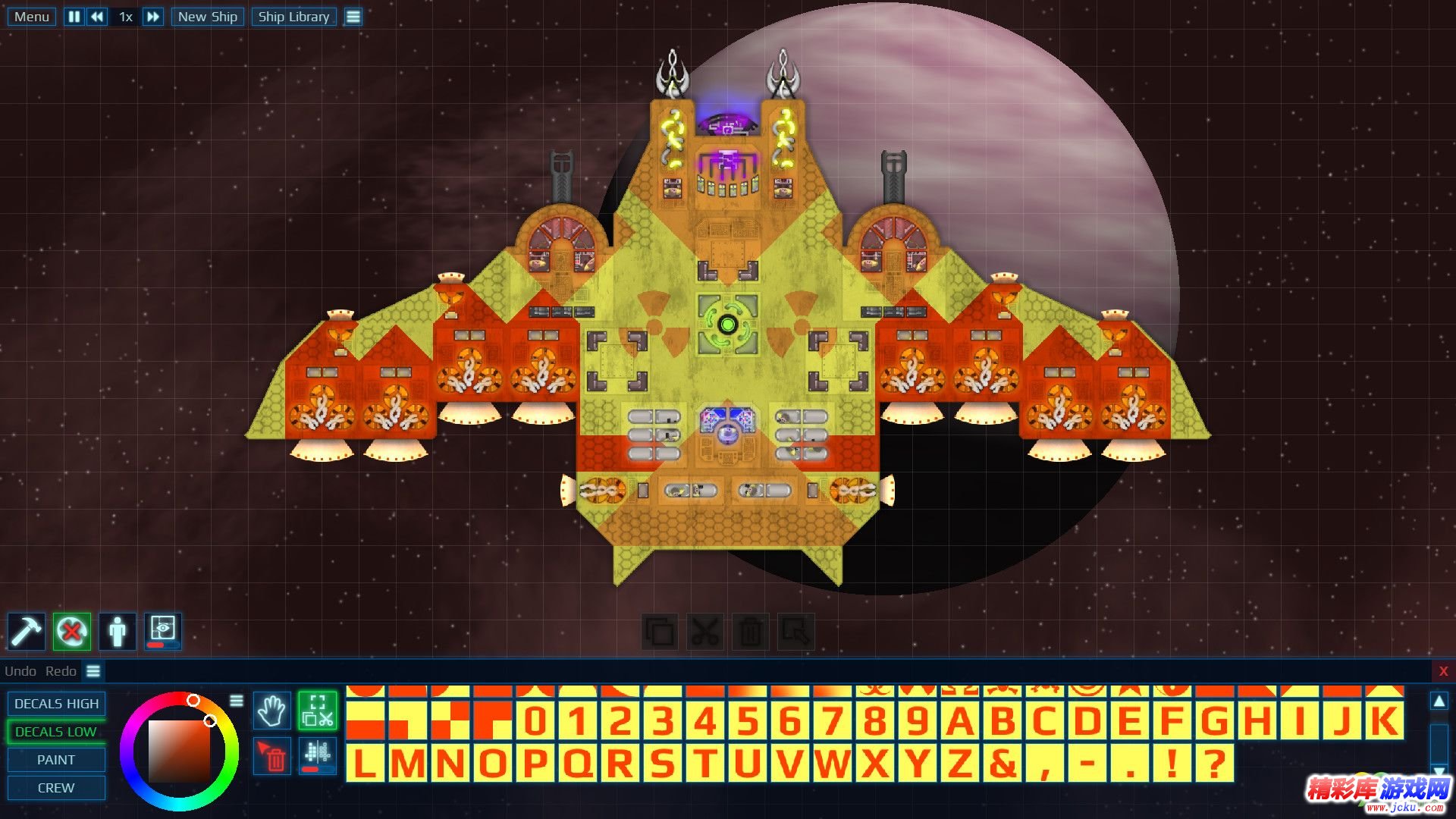Select the hand grab tool

tap(271, 711)
